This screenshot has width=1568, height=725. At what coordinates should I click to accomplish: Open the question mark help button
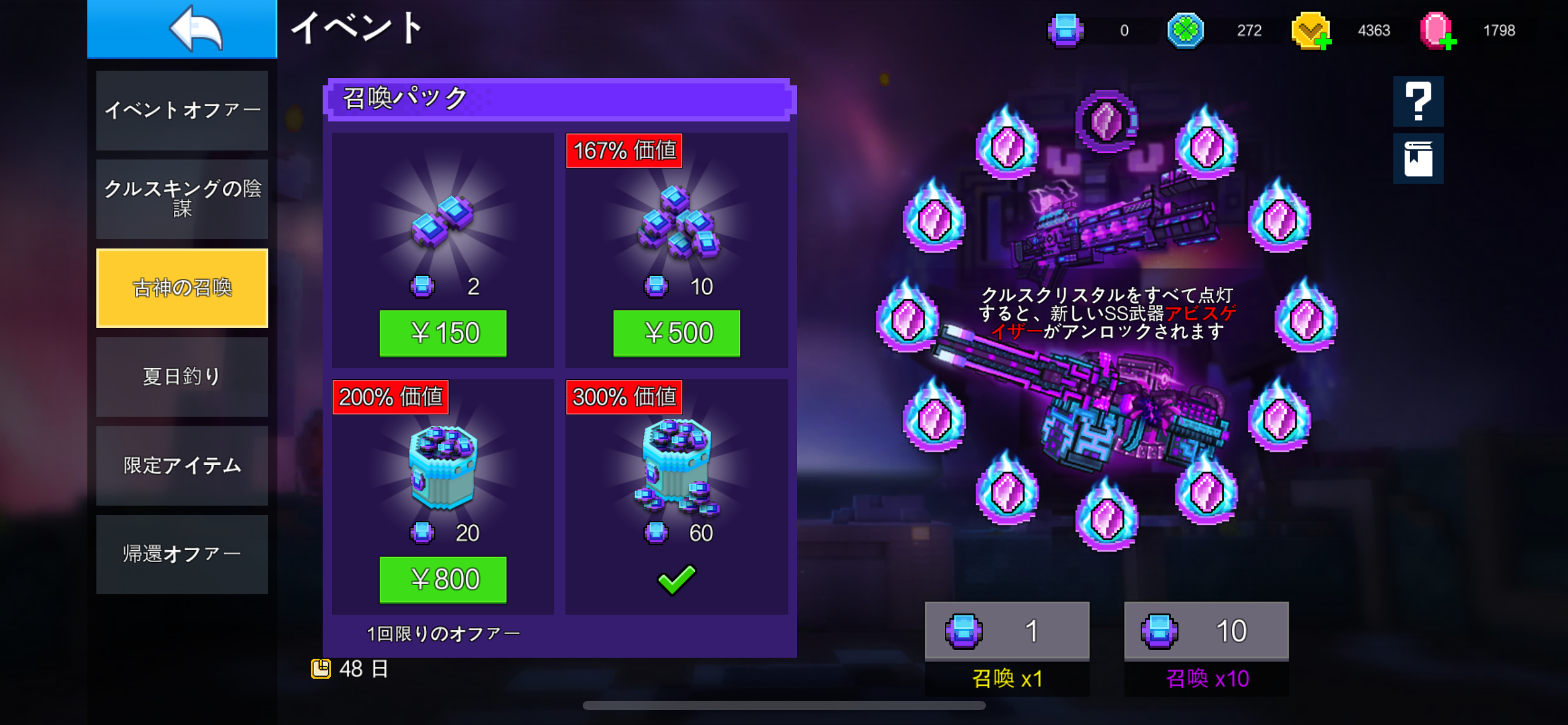[1418, 102]
